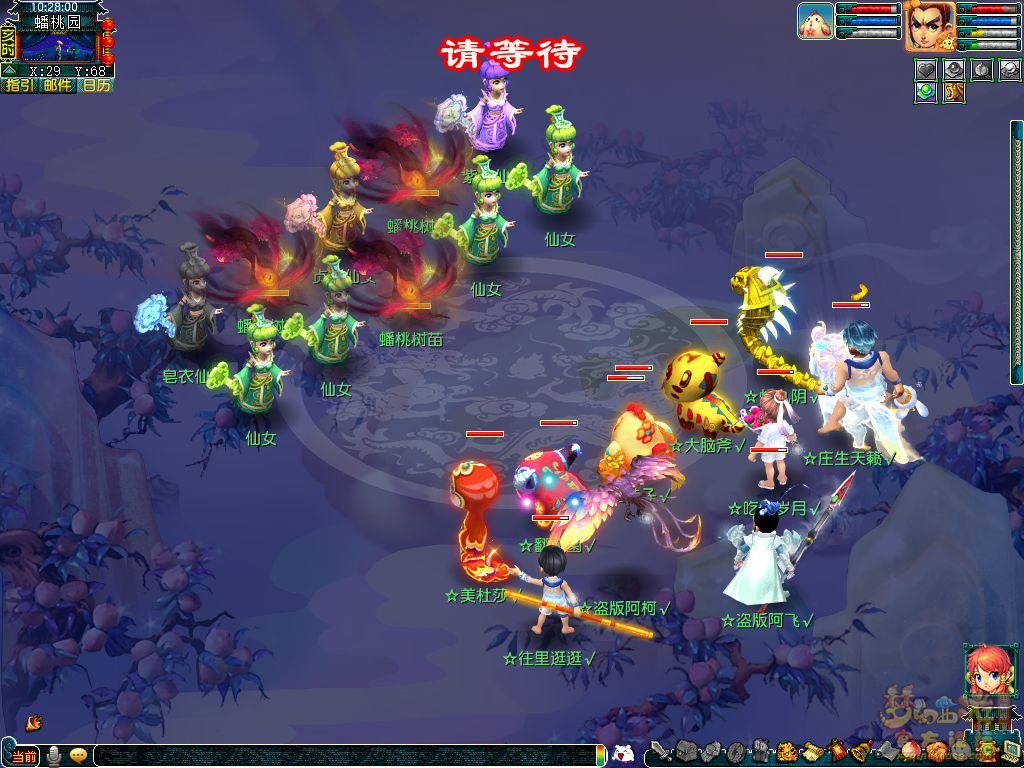Screen dimensions: 1024x768
Task: Open the crossed swords toolbar icon
Action: 661,751
